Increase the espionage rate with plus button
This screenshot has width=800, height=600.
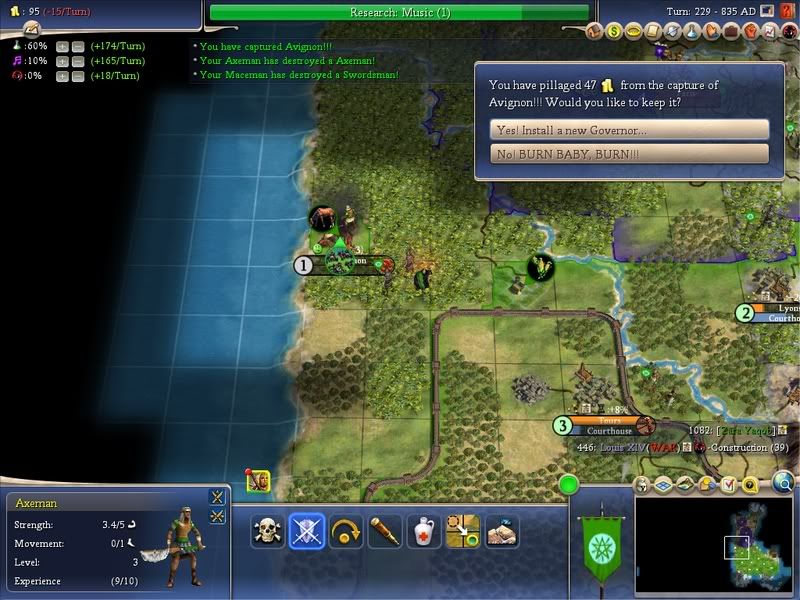click(x=62, y=76)
